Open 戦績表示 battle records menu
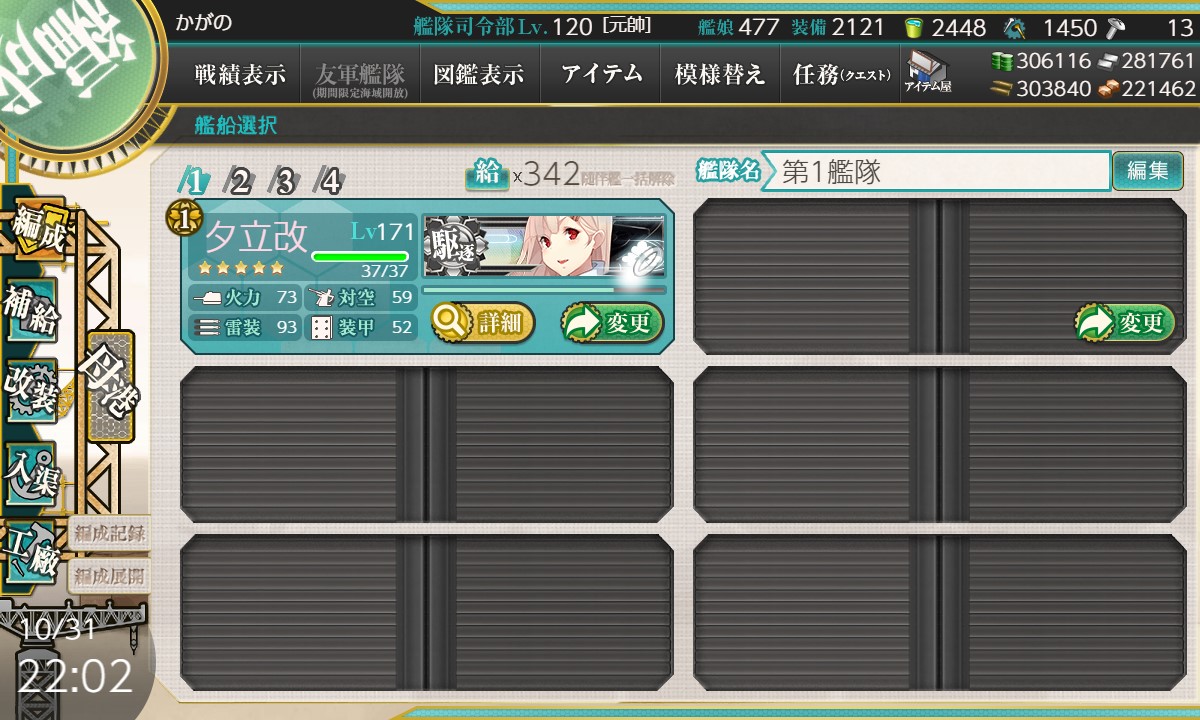The width and height of the screenshot is (1200, 720). [240, 75]
